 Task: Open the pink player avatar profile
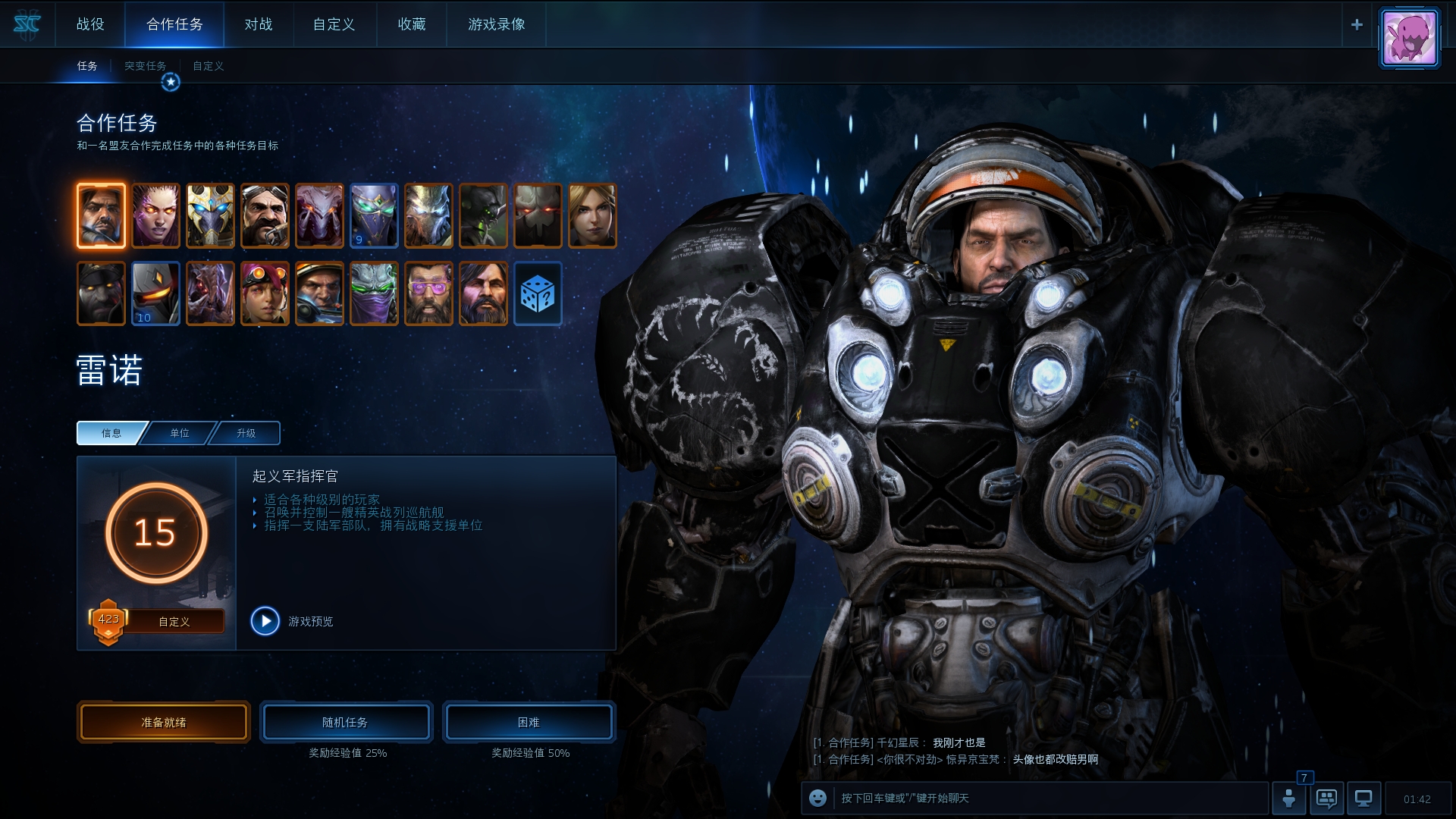point(1409,38)
